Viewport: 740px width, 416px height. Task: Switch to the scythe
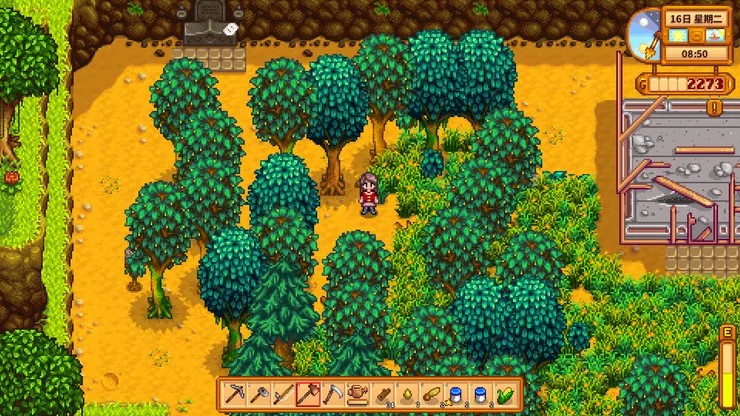(x=332, y=395)
